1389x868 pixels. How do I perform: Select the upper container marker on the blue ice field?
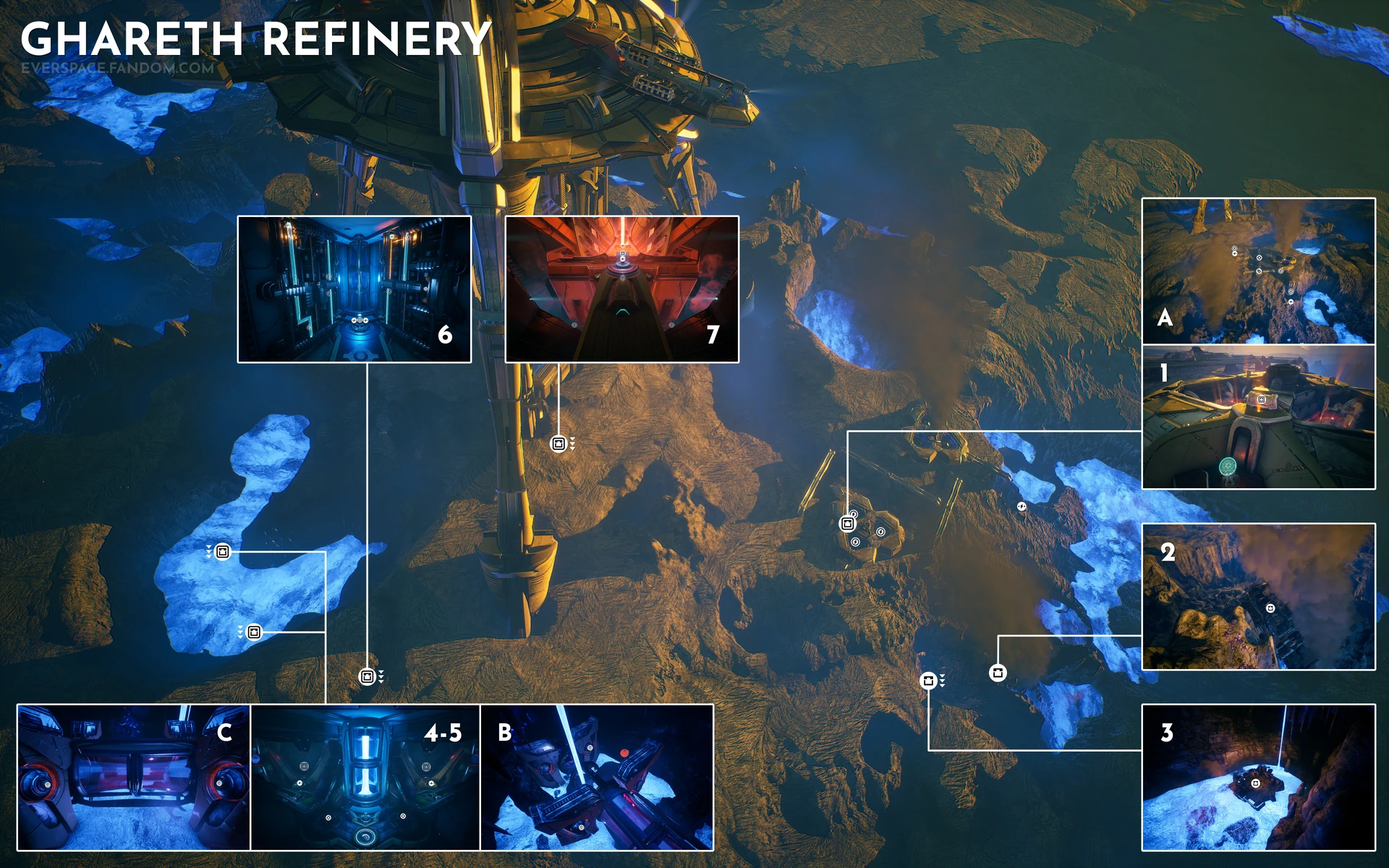point(222,551)
